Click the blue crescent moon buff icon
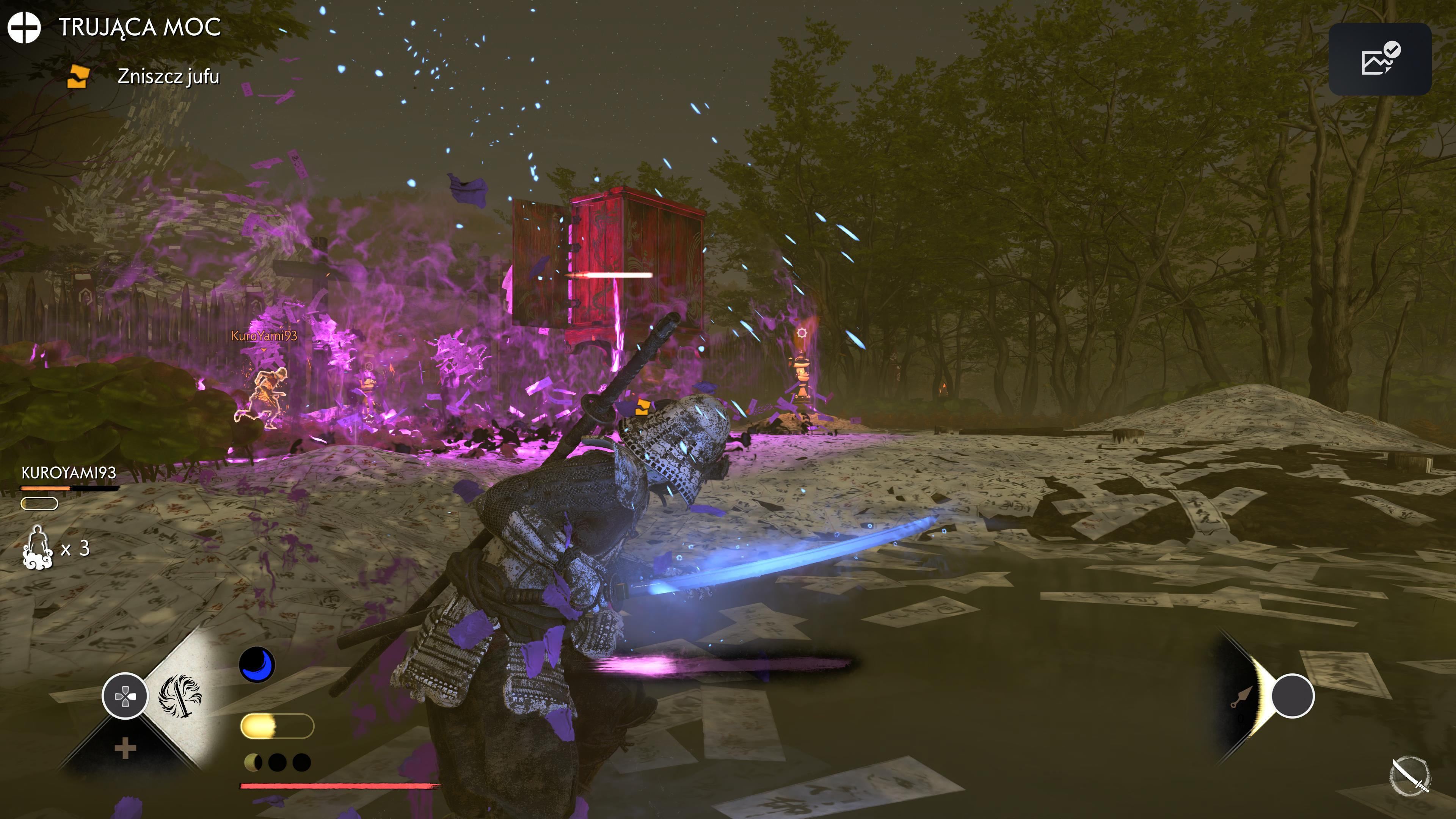Viewport: 1456px width, 819px height. [x=257, y=664]
